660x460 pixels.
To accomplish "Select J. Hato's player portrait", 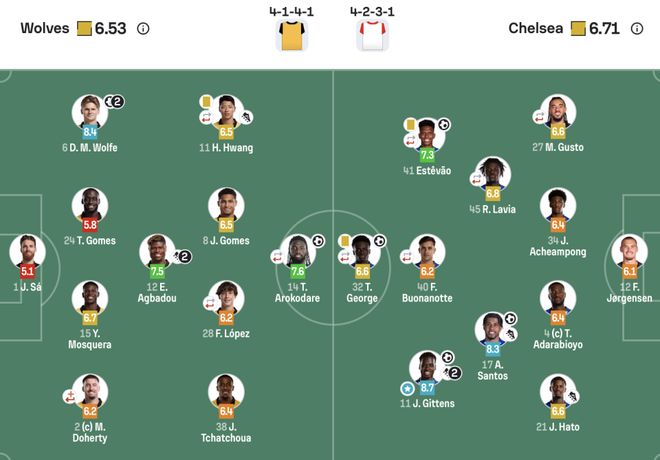I will tap(558, 391).
